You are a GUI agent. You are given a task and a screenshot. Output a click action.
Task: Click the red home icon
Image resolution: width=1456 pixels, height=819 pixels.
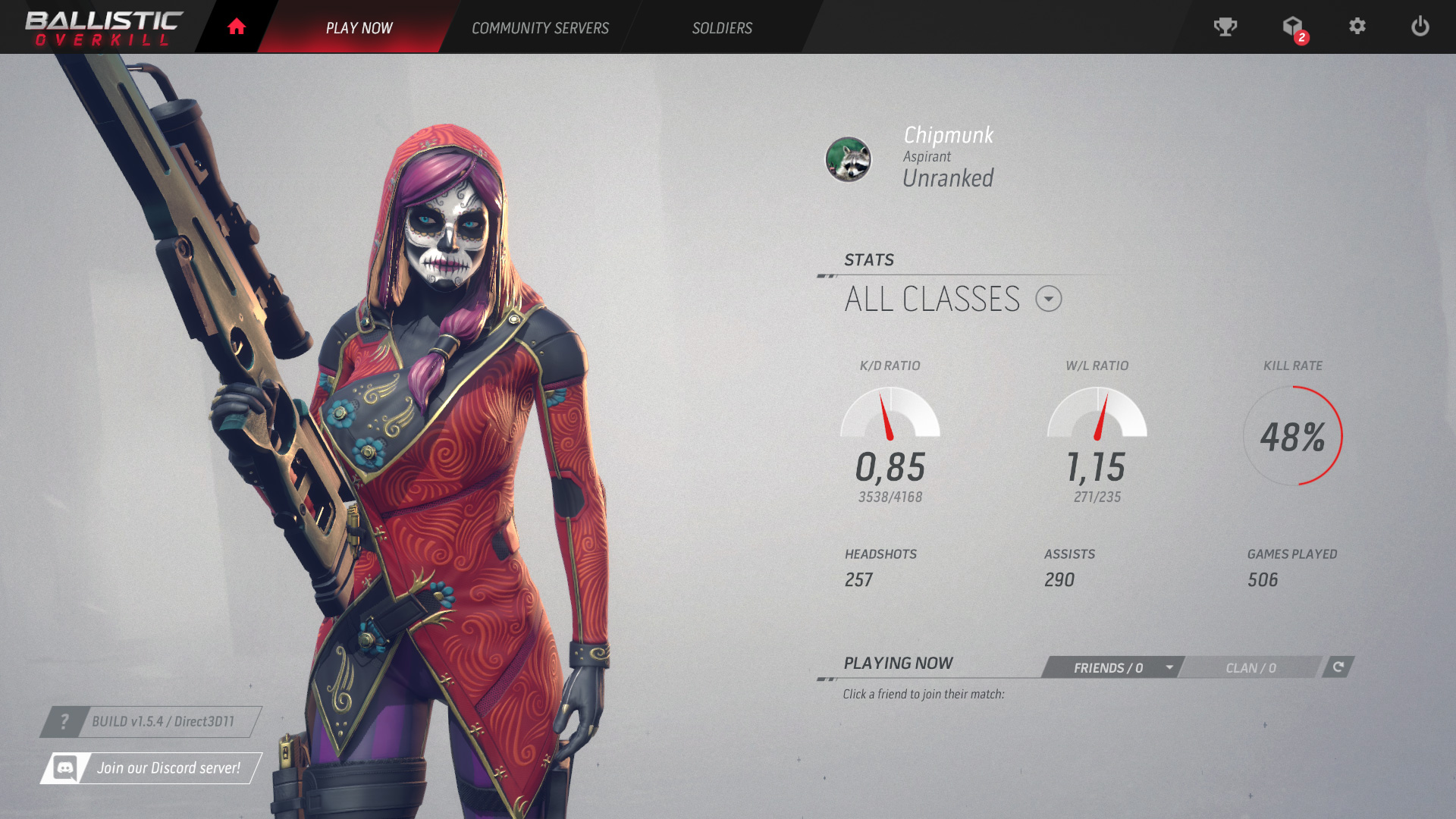click(236, 25)
